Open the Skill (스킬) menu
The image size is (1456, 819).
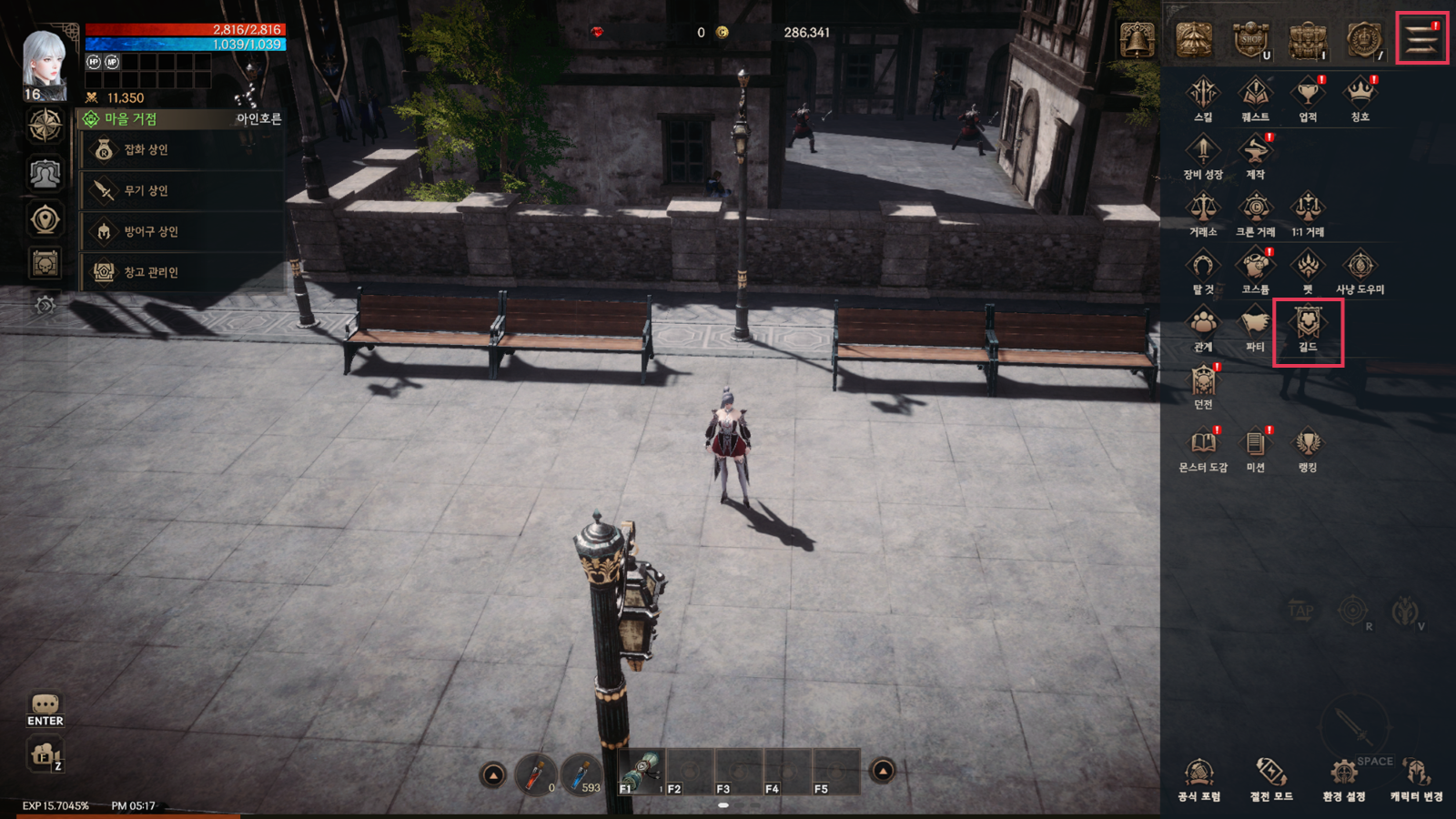click(1203, 98)
